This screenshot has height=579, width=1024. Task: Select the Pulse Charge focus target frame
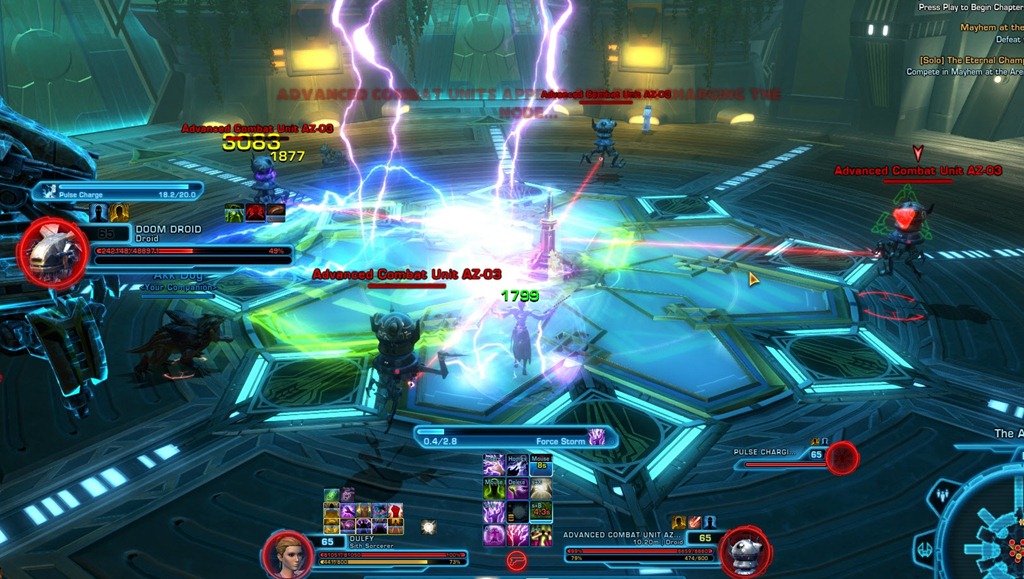click(842, 457)
